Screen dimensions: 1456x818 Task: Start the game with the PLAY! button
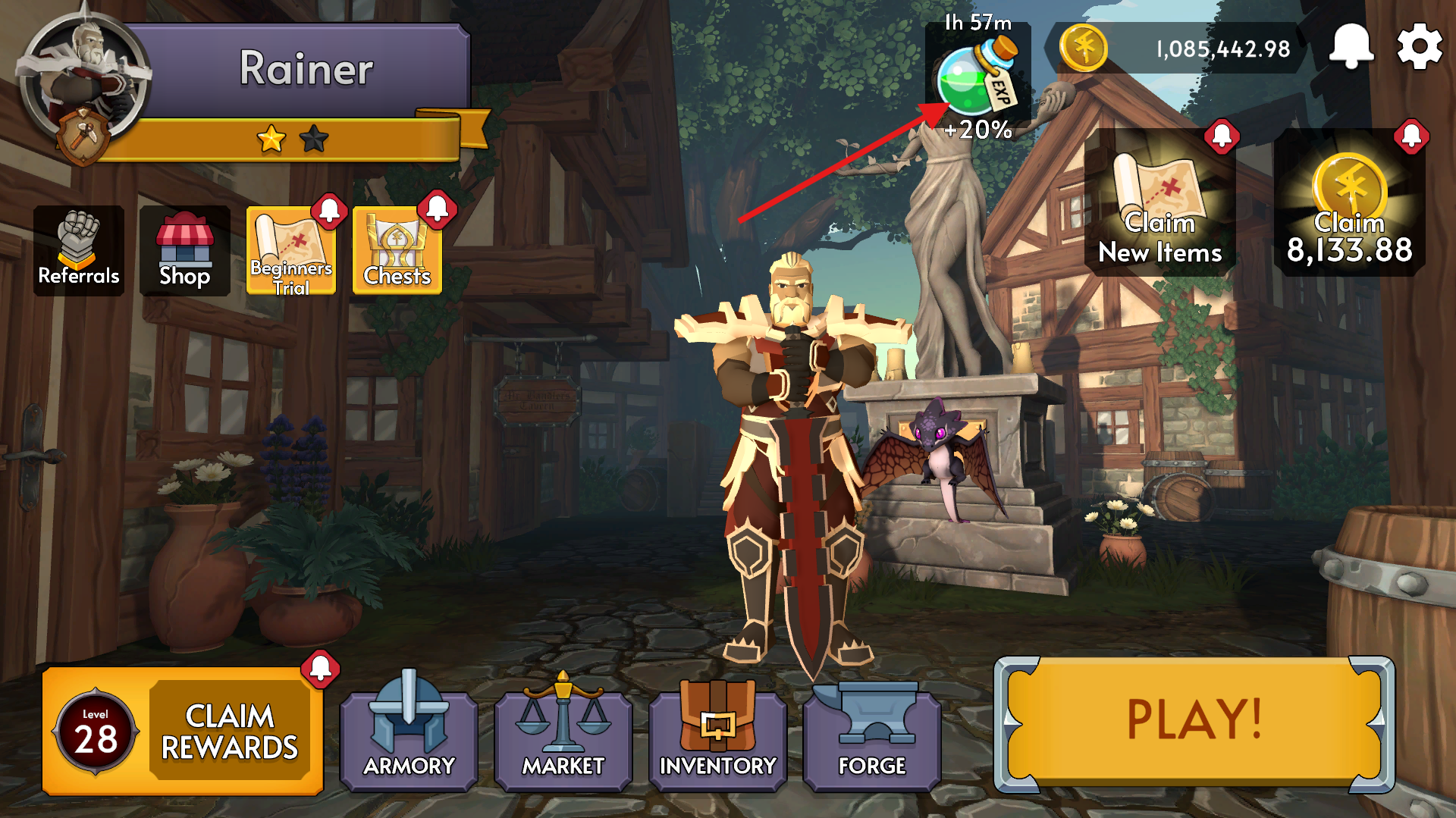coord(1194,724)
